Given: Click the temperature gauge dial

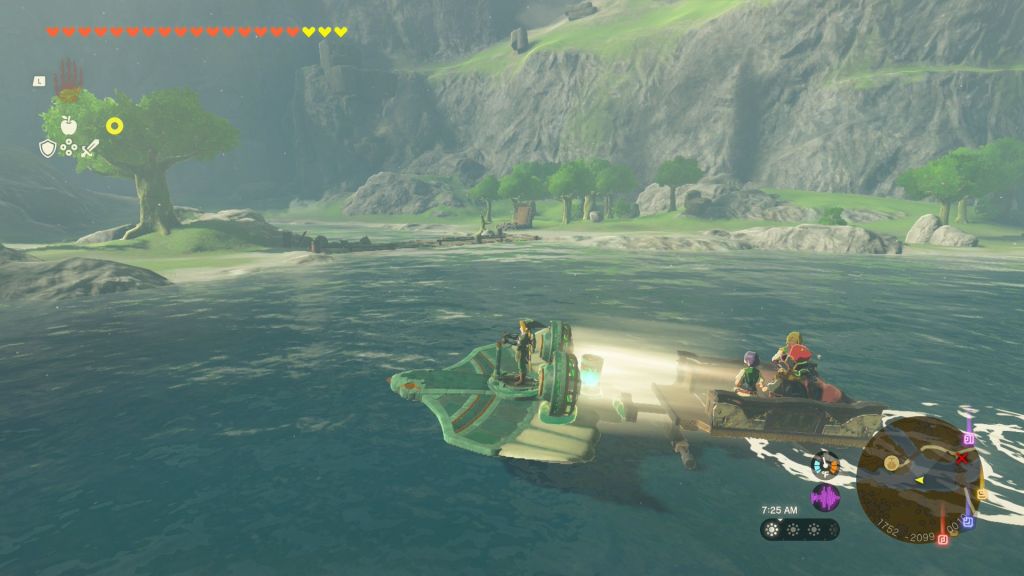Looking at the screenshot, I should click(825, 464).
